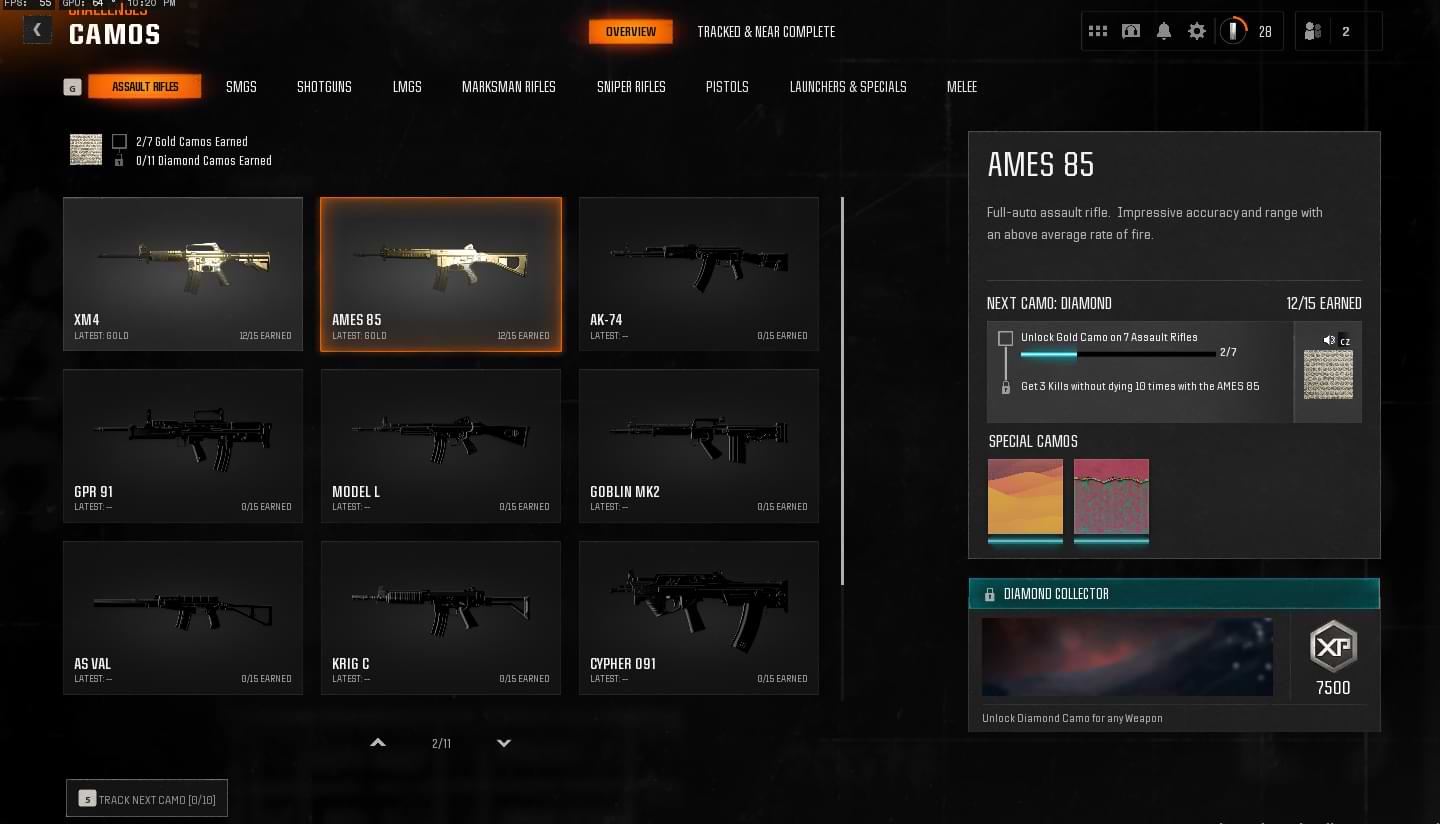Screen dimensions: 1440x824
Task: Switch to Launchers & Specials tab
Action: click(848, 87)
